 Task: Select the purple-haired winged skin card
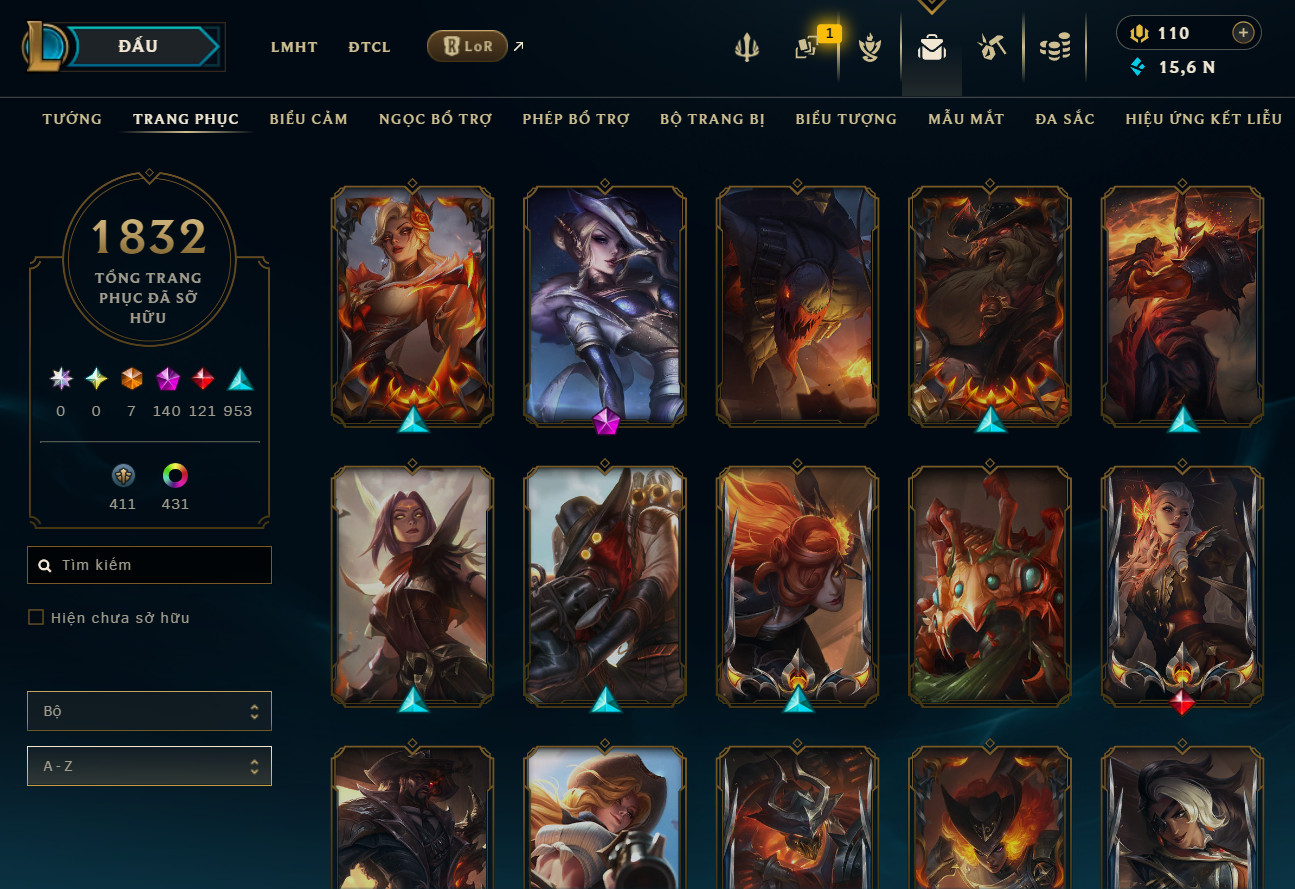412,585
